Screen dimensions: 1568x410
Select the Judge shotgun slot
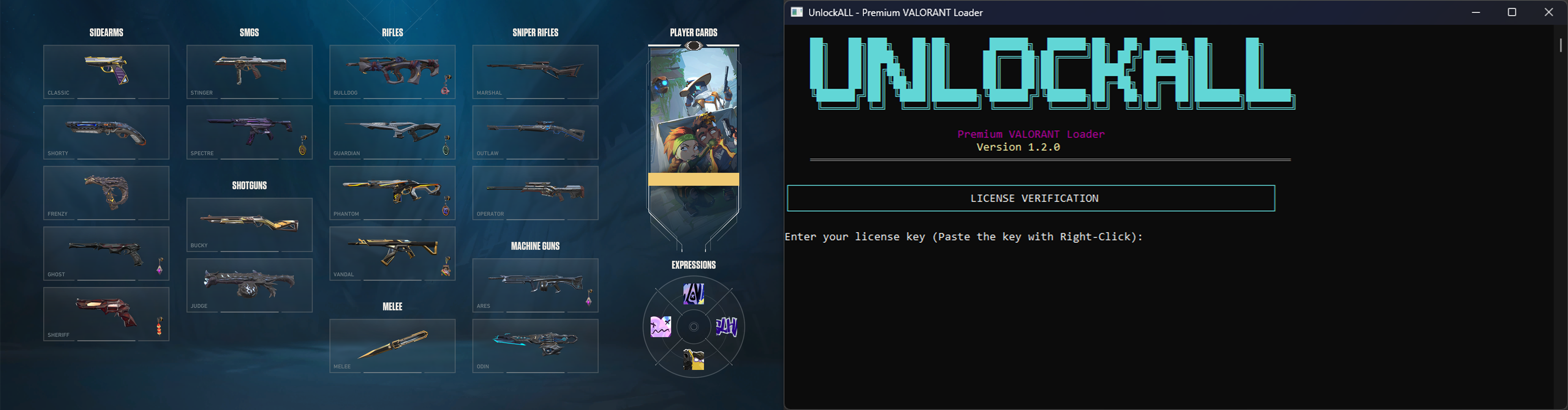pos(249,285)
